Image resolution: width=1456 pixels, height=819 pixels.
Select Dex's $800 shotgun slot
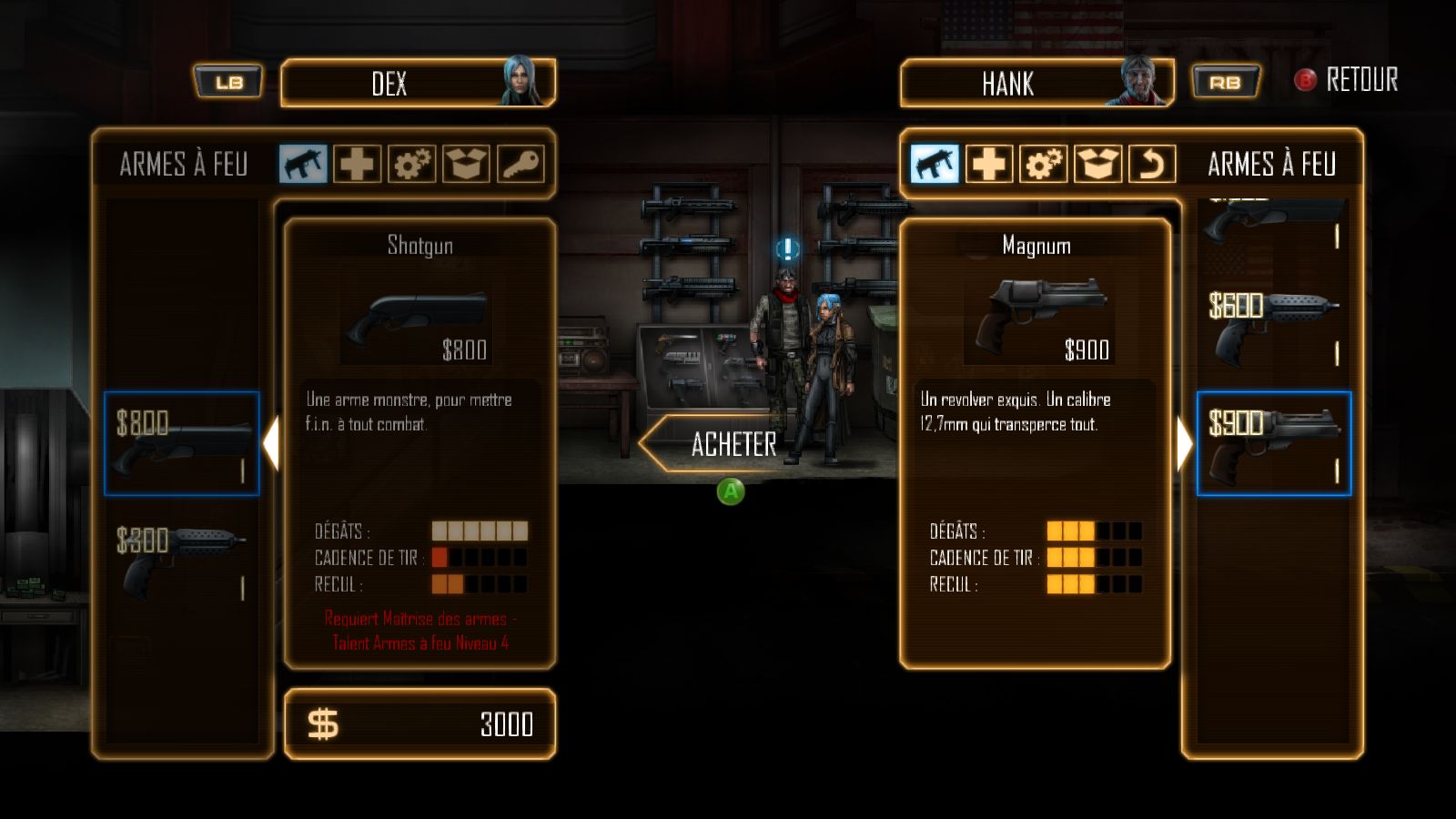(182, 444)
